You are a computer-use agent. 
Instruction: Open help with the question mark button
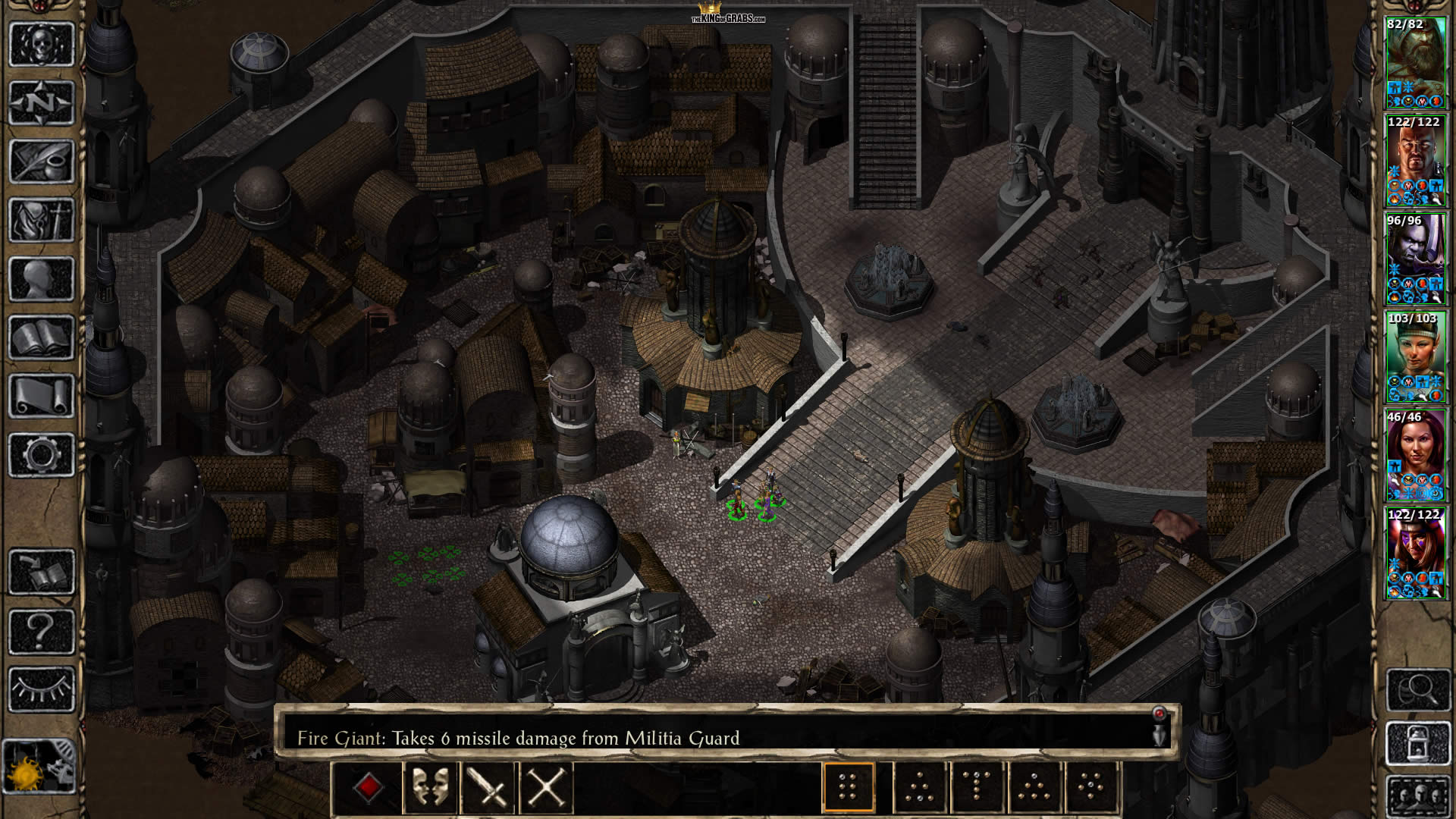click(41, 631)
